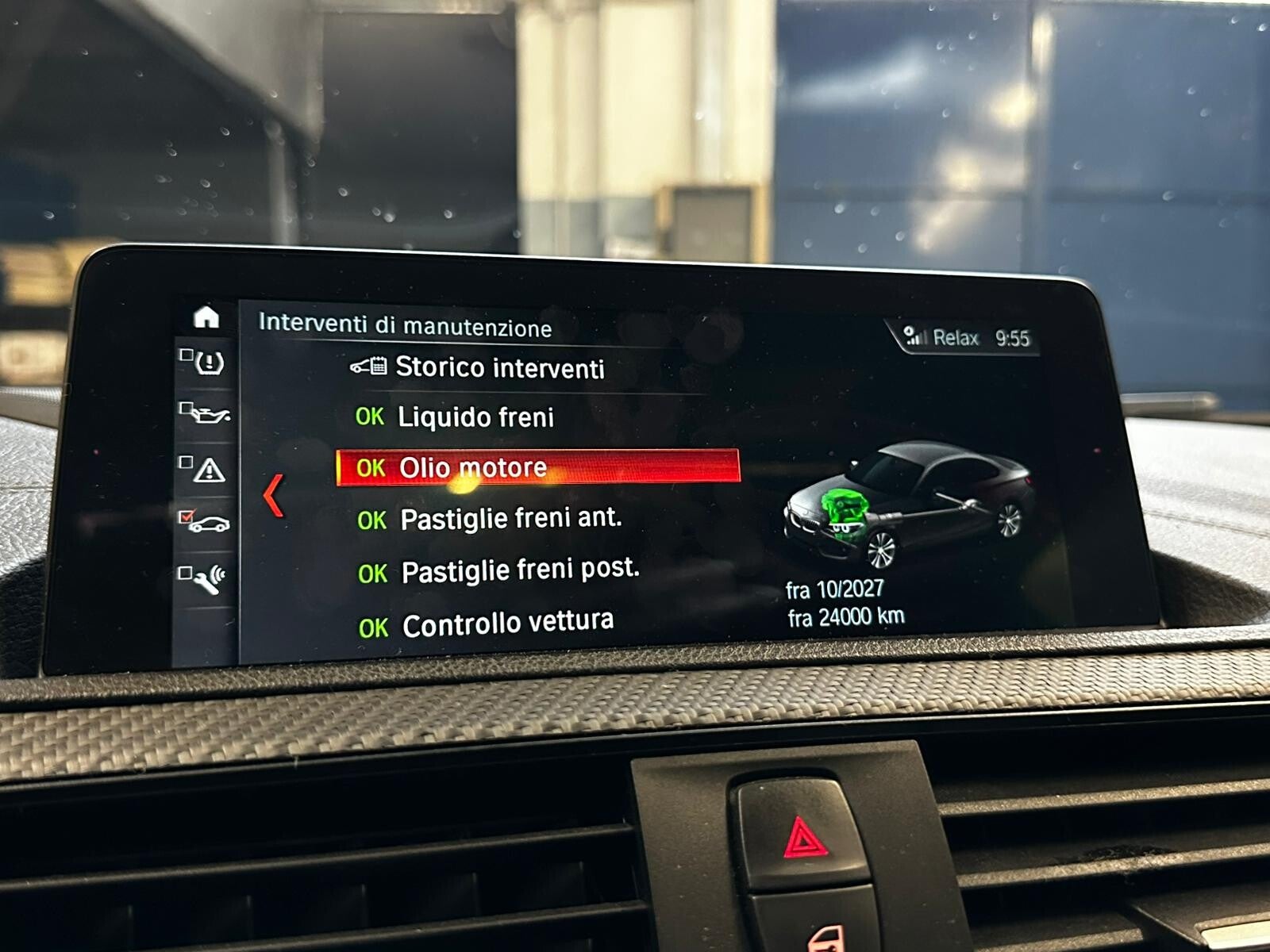This screenshot has height=952, width=1270.
Task: Click the red back arrow
Action: 273,495
